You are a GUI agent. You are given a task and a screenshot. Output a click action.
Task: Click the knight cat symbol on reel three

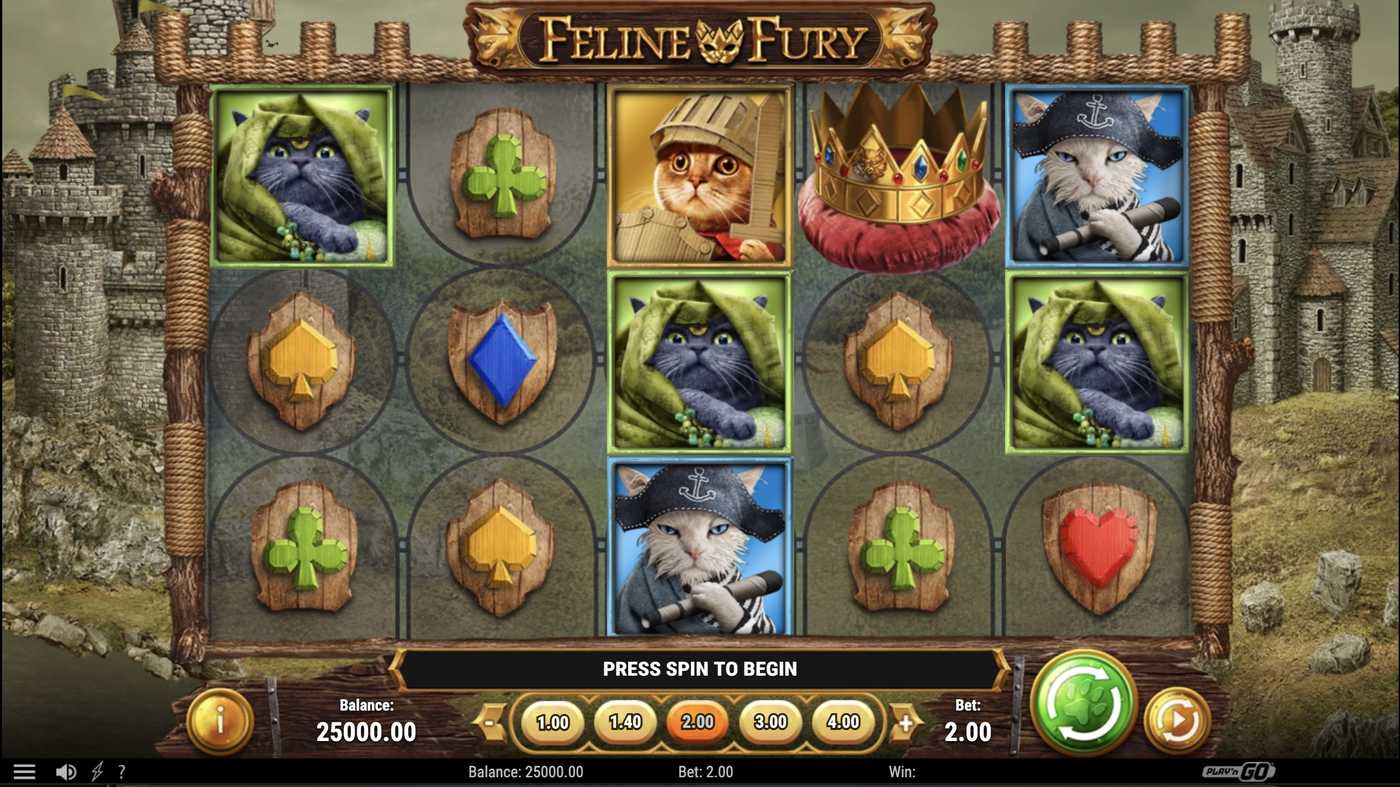coord(700,175)
